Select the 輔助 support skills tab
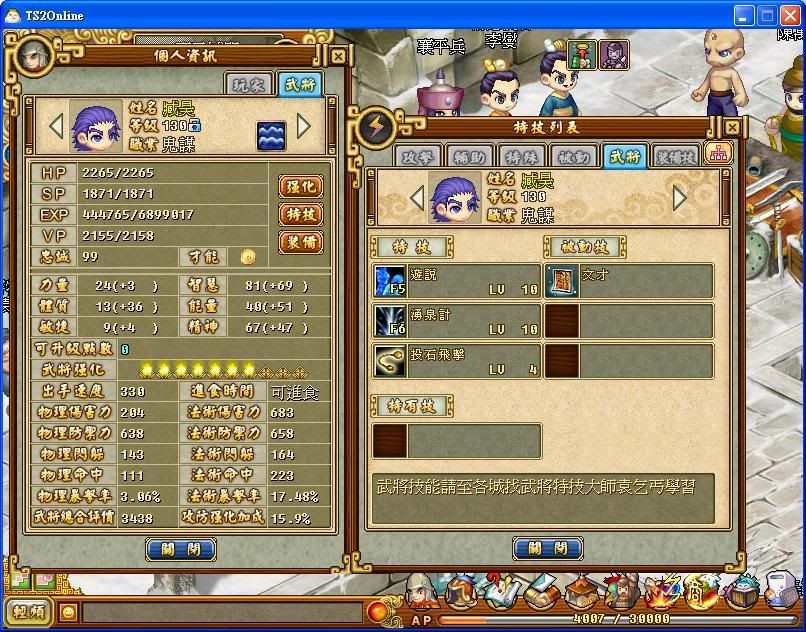The image size is (806, 632). 469,156
